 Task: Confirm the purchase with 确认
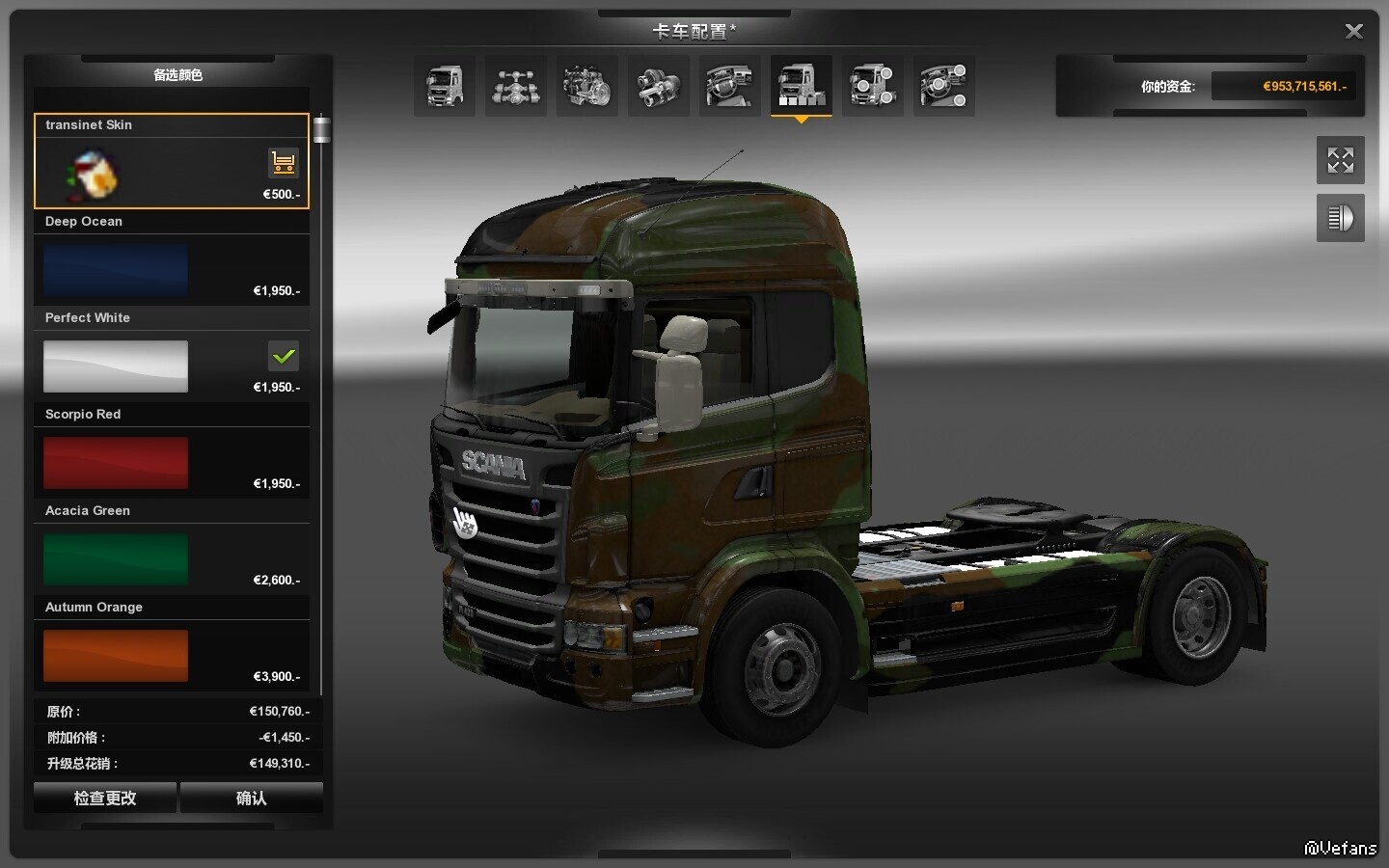[x=251, y=798]
